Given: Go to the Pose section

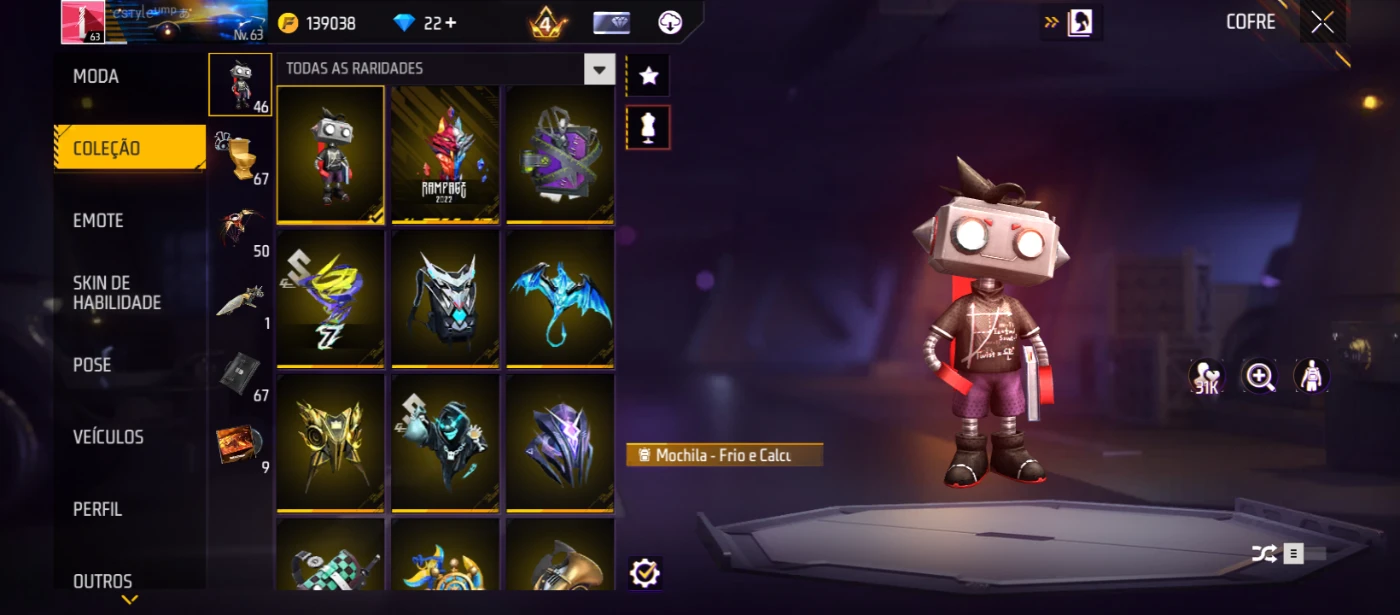Looking at the screenshot, I should [x=92, y=365].
